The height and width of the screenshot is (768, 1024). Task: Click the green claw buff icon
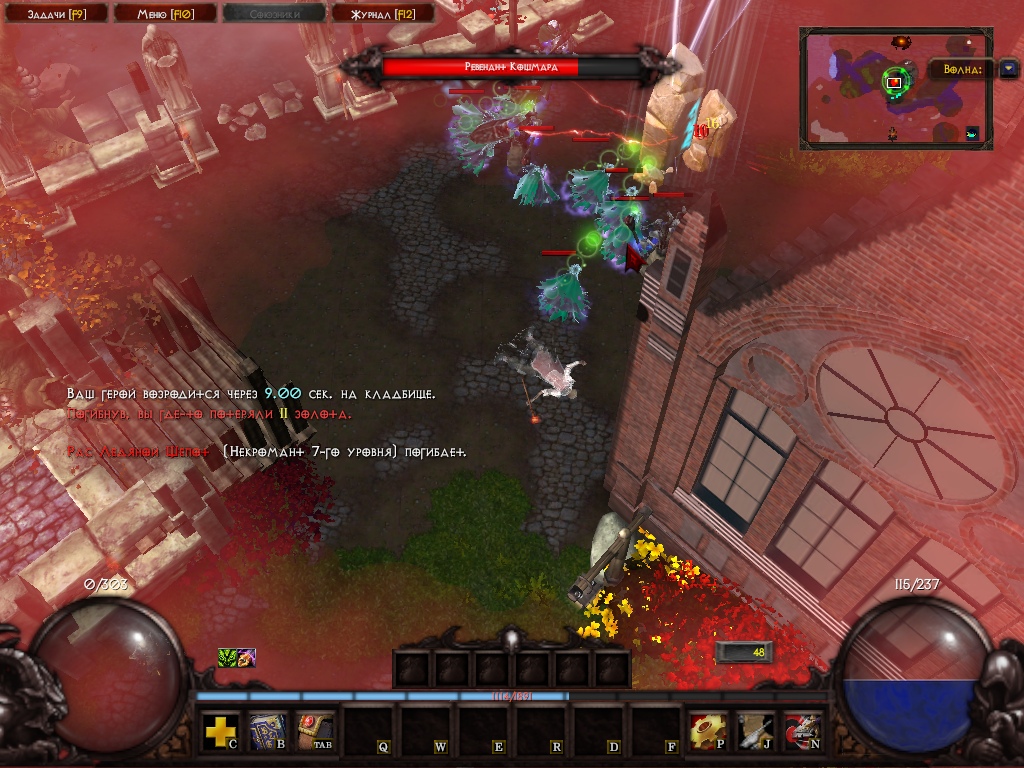227,657
